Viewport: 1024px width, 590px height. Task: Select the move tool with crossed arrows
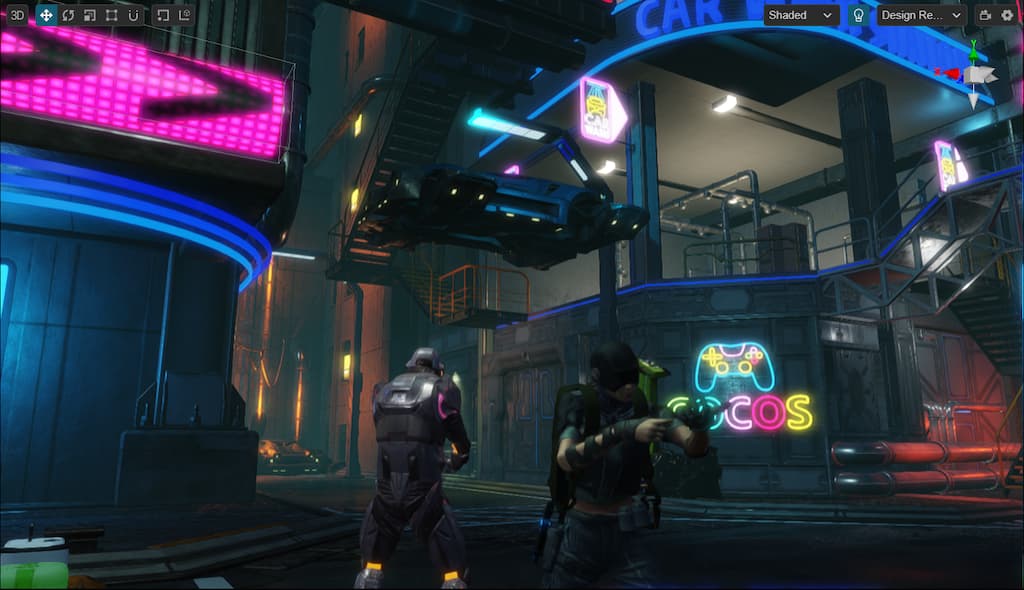(x=46, y=15)
